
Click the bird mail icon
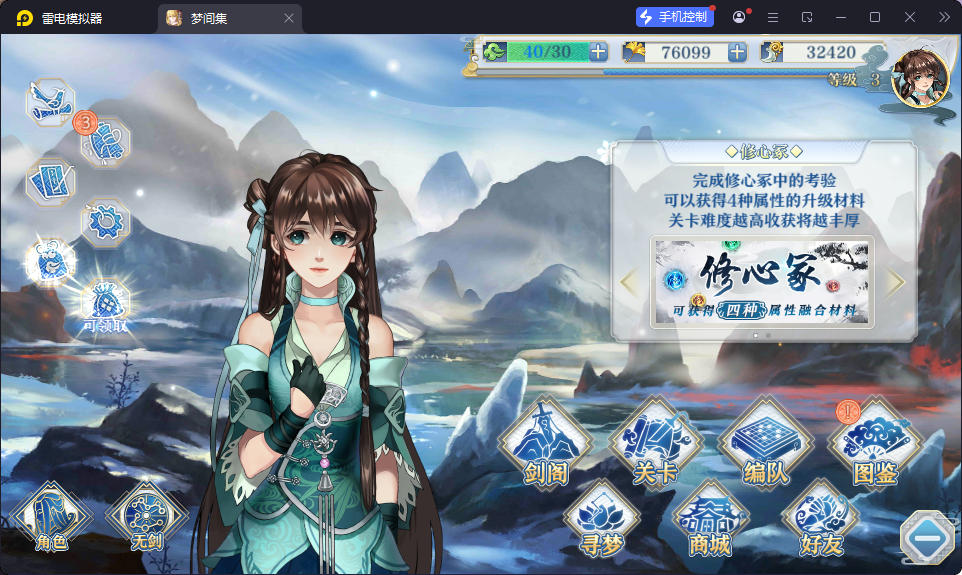(50, 101)
